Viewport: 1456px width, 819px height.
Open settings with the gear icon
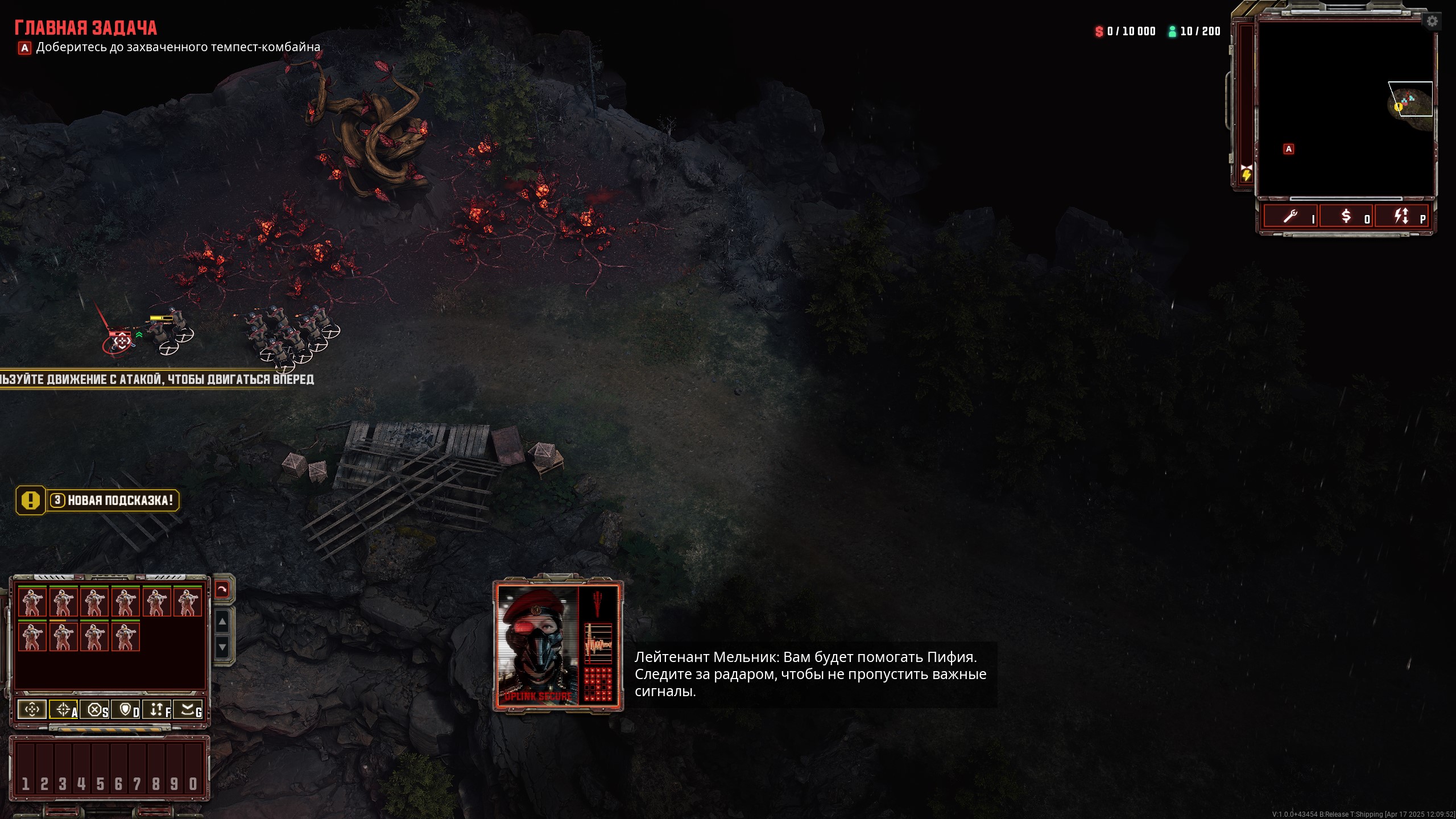(x=1432, y=22)
